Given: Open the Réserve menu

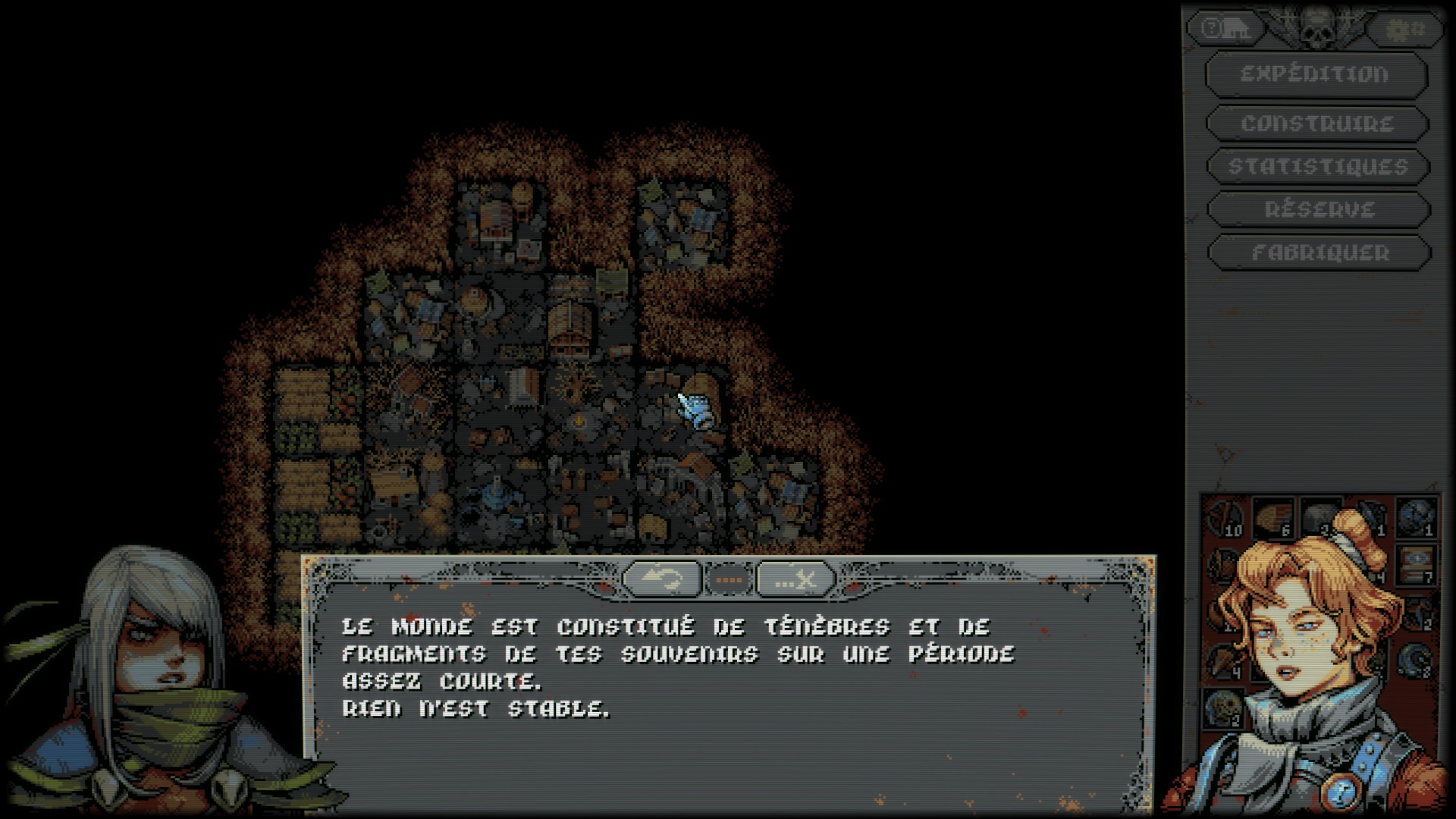Looking at the screenshot, I should click(1319, 210).
